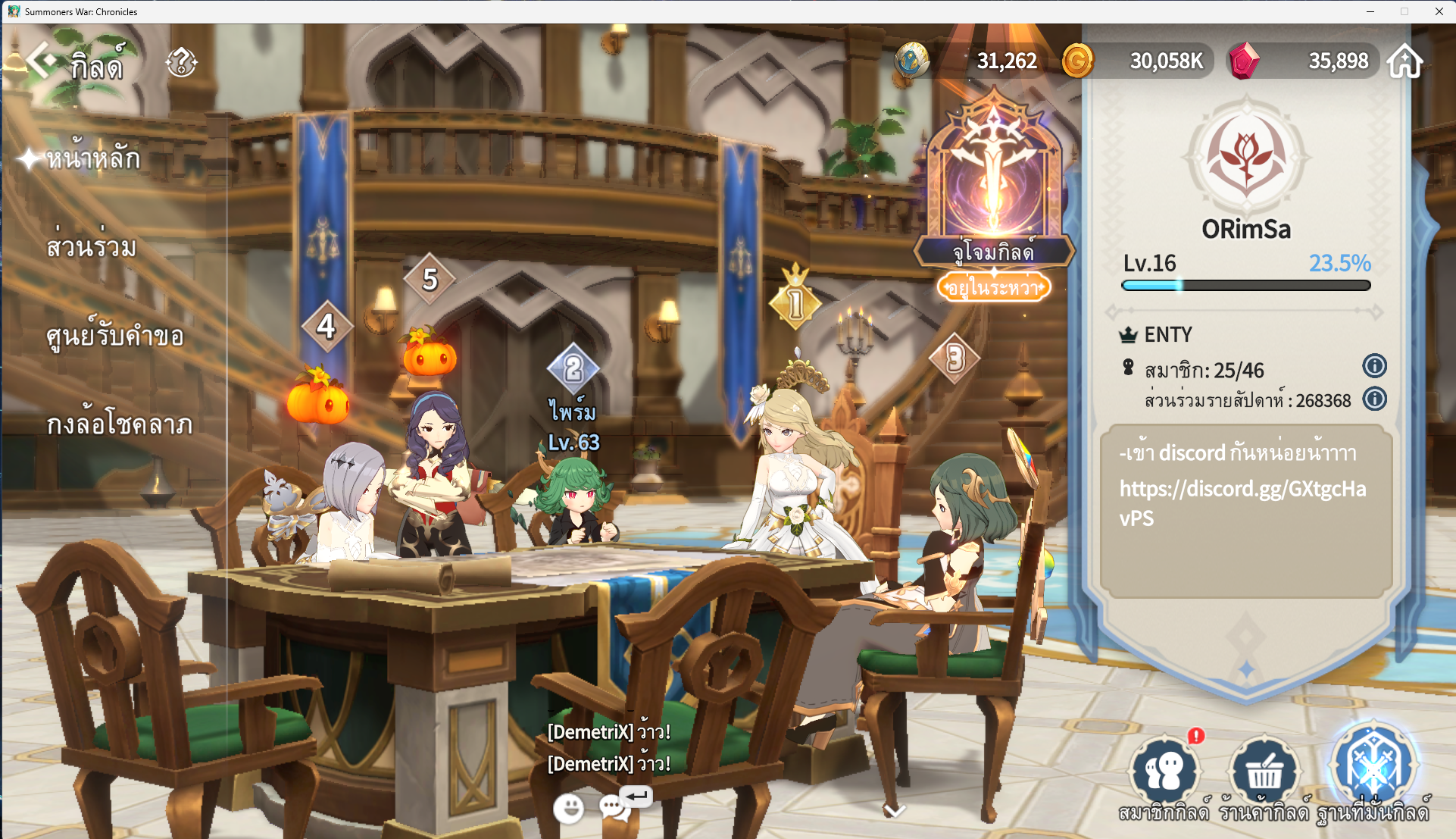
Task: Open the guild help question mark
Action: (x=182, y=62)
